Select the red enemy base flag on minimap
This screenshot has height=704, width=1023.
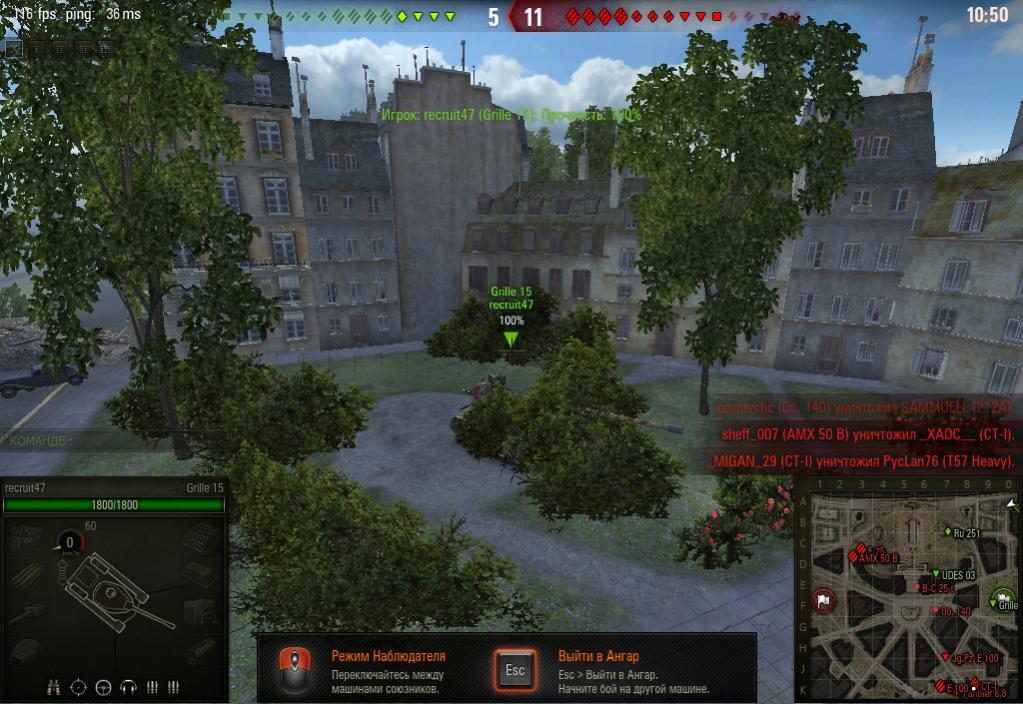822,601
